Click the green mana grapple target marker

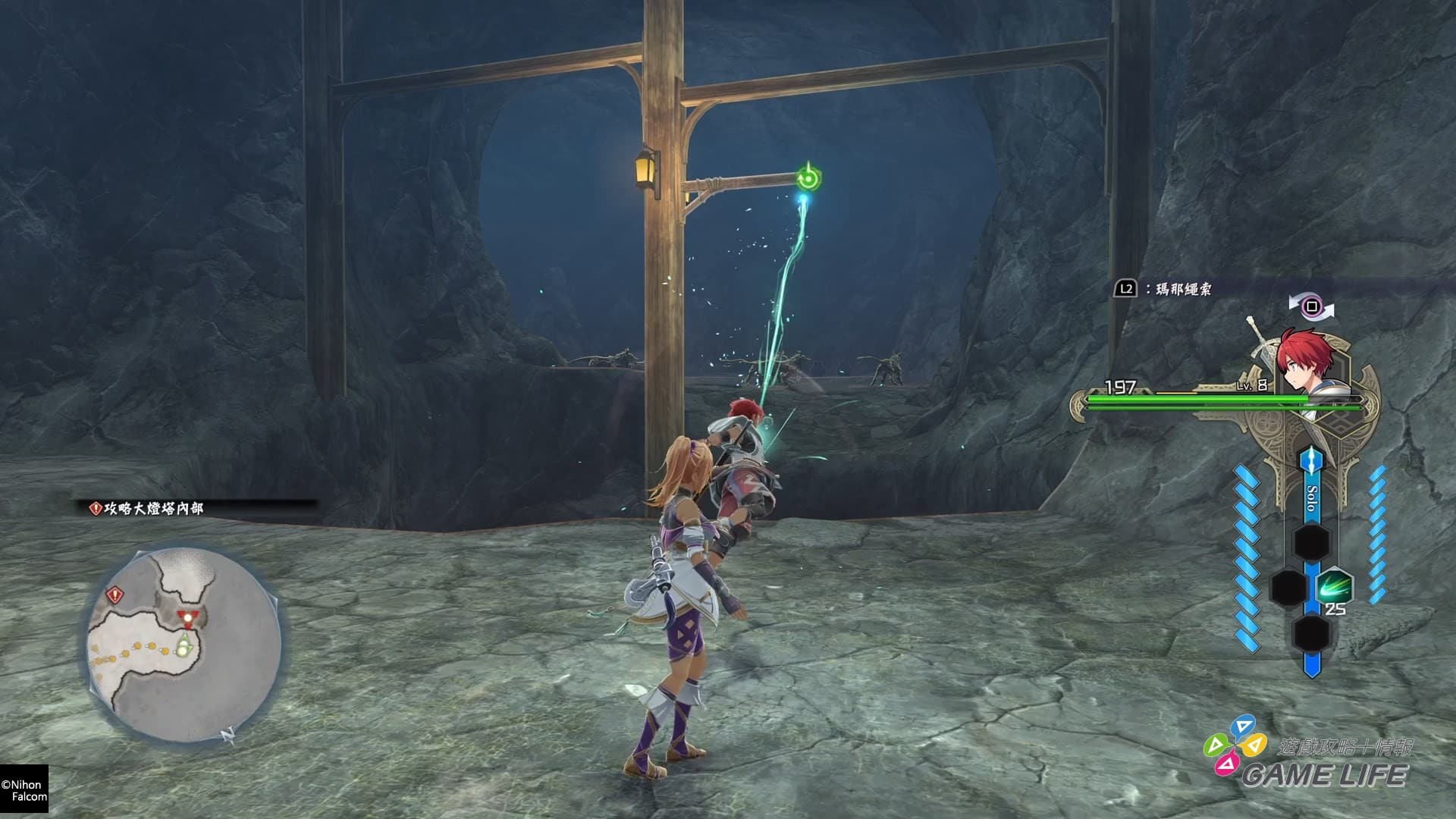click(808, 179)
